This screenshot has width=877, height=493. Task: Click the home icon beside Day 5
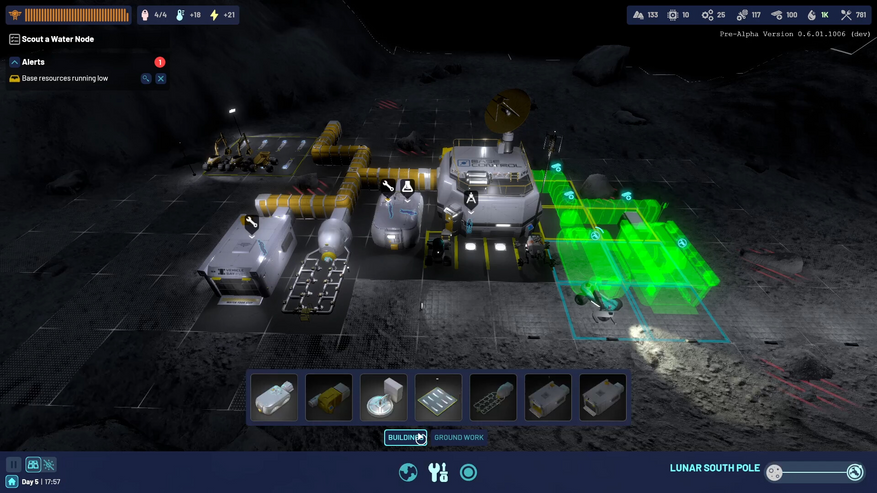[11, 482]
